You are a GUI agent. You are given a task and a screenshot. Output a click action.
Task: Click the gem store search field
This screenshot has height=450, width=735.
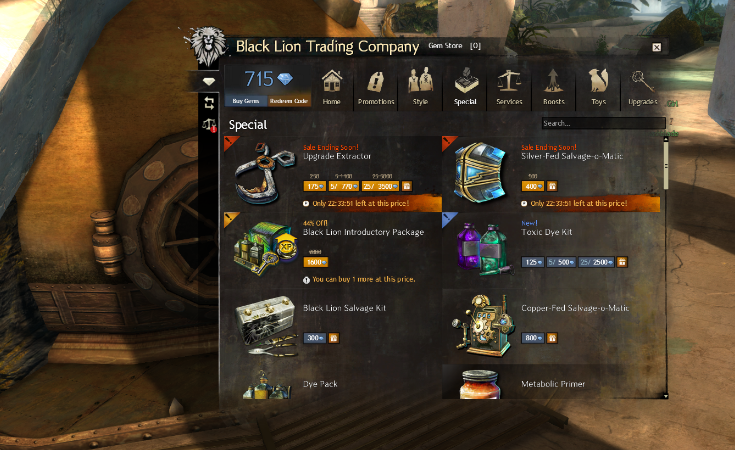click(602, 124)
